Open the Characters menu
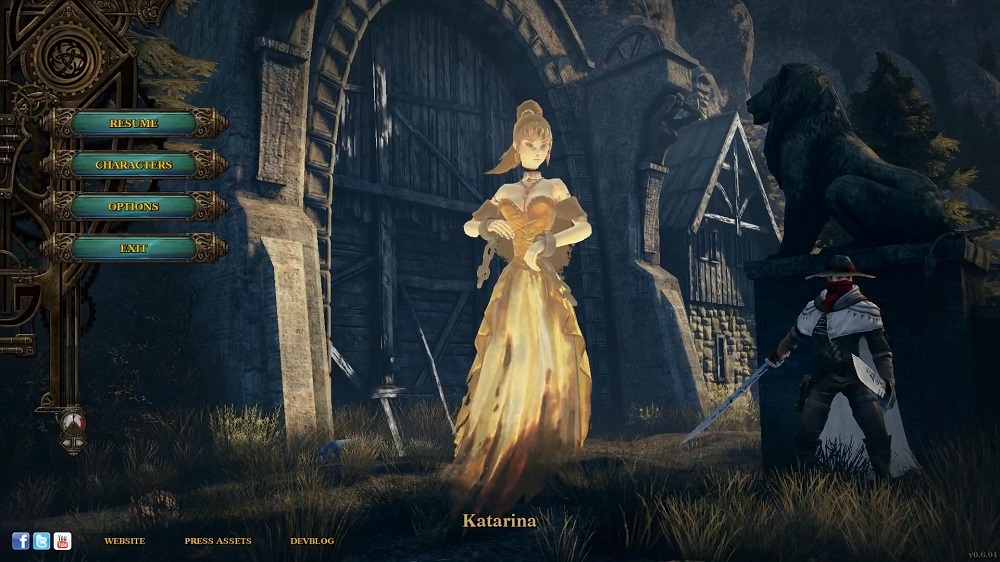The width and height of the screenshot is (1000, 562). (133, 164)
